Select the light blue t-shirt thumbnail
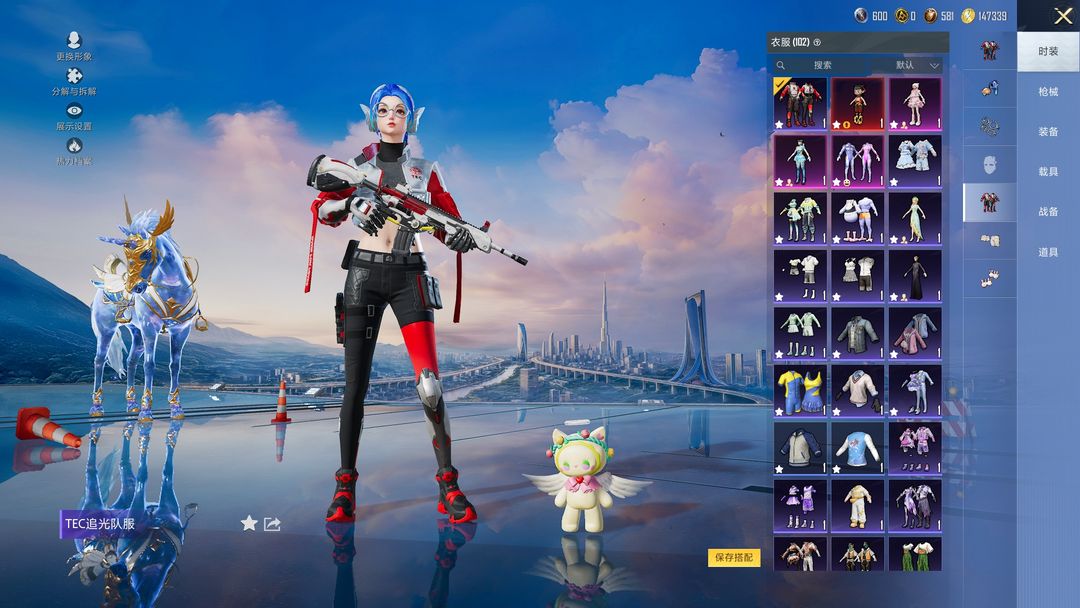1080x608 pixels. tap(857, 447)
